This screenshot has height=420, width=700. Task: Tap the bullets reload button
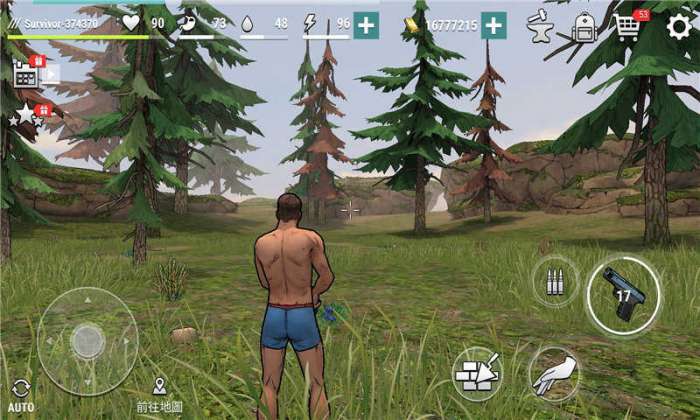click(555, 281)
